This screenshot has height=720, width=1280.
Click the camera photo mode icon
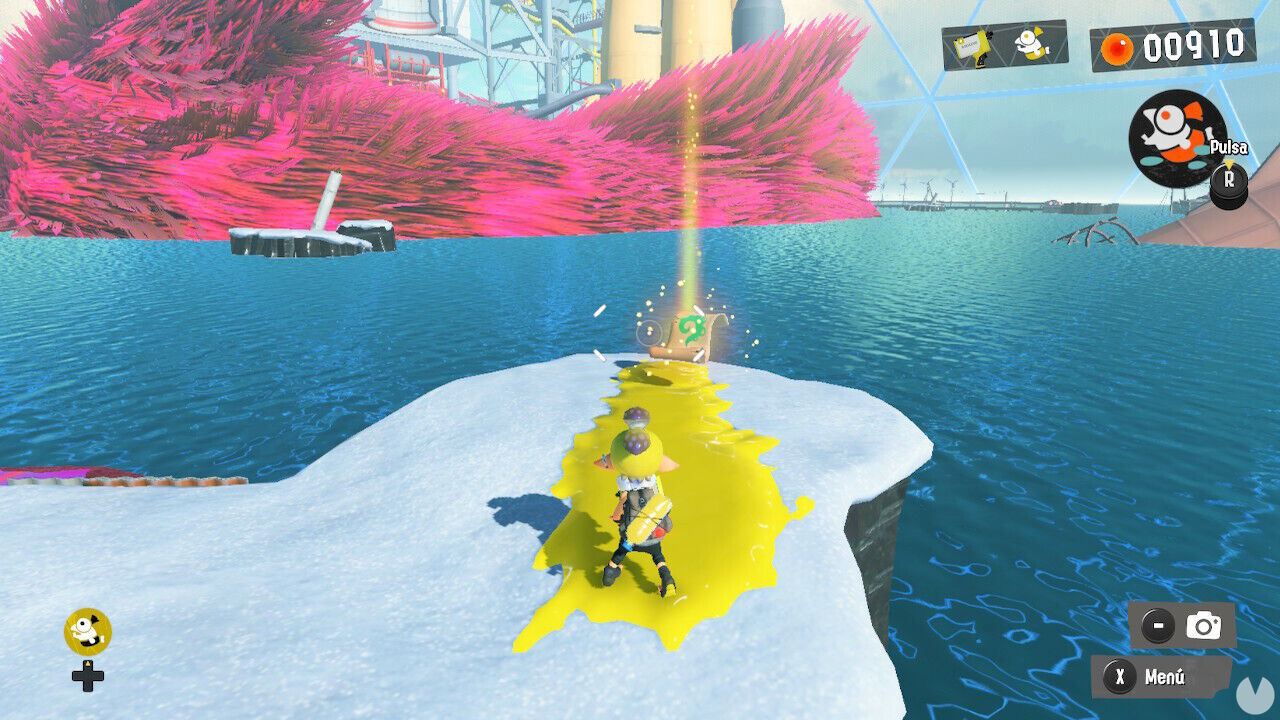(x=1203, y=625)
